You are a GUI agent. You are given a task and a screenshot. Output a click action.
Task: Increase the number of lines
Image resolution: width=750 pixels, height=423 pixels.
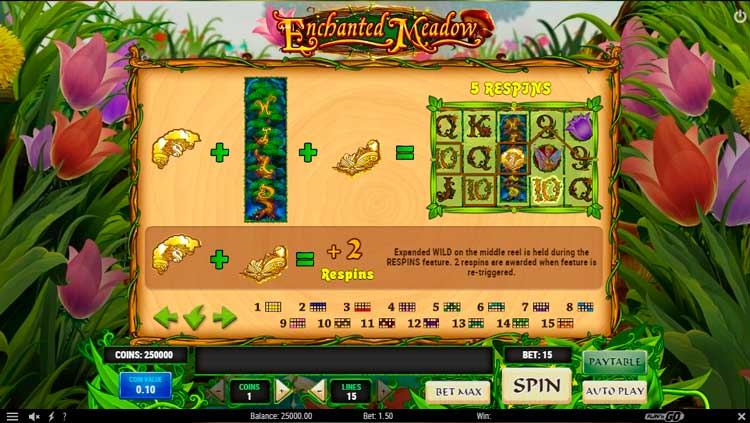[383, 390]
